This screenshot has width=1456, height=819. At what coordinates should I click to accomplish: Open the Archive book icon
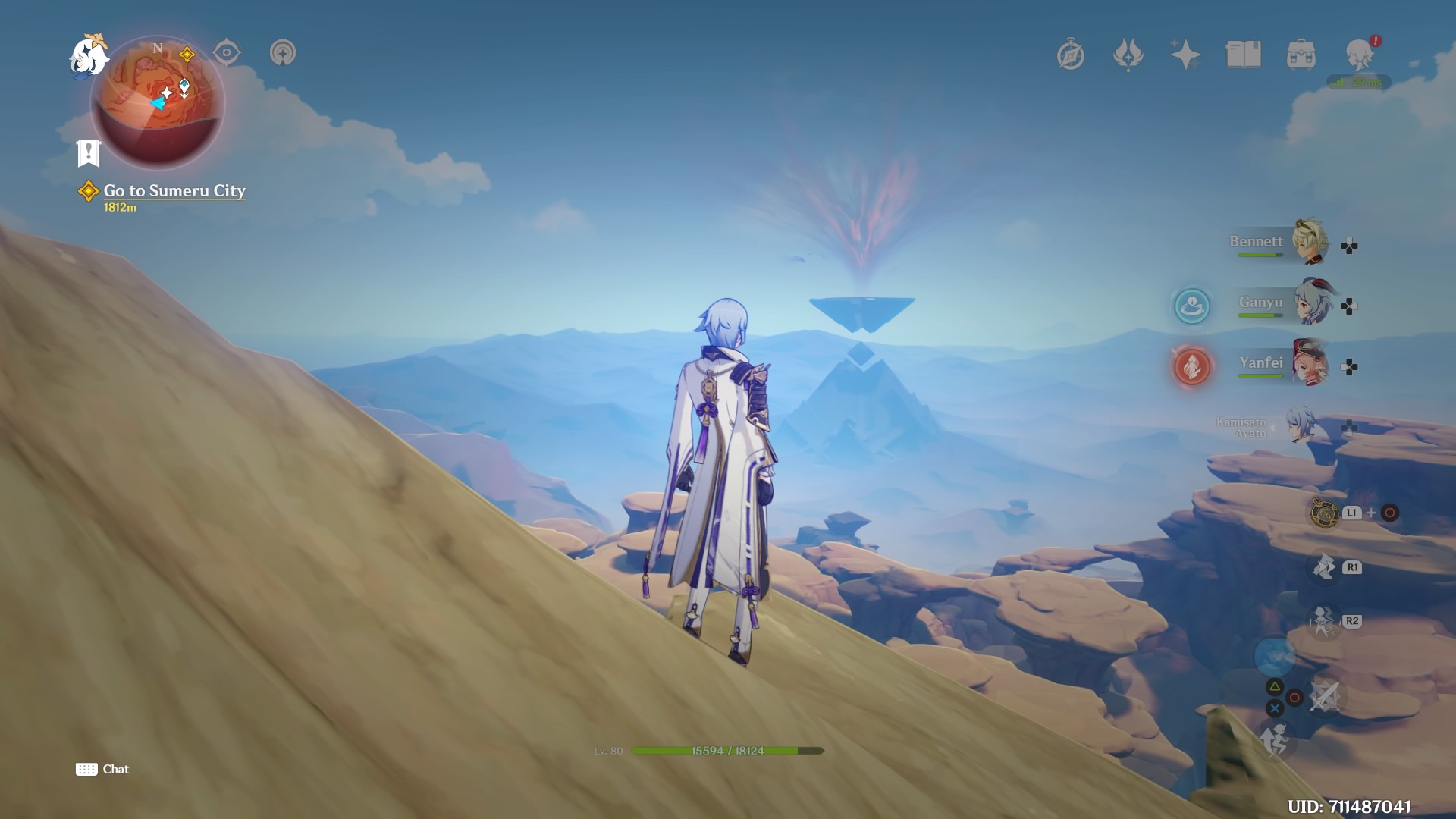tap(1244, 54)
